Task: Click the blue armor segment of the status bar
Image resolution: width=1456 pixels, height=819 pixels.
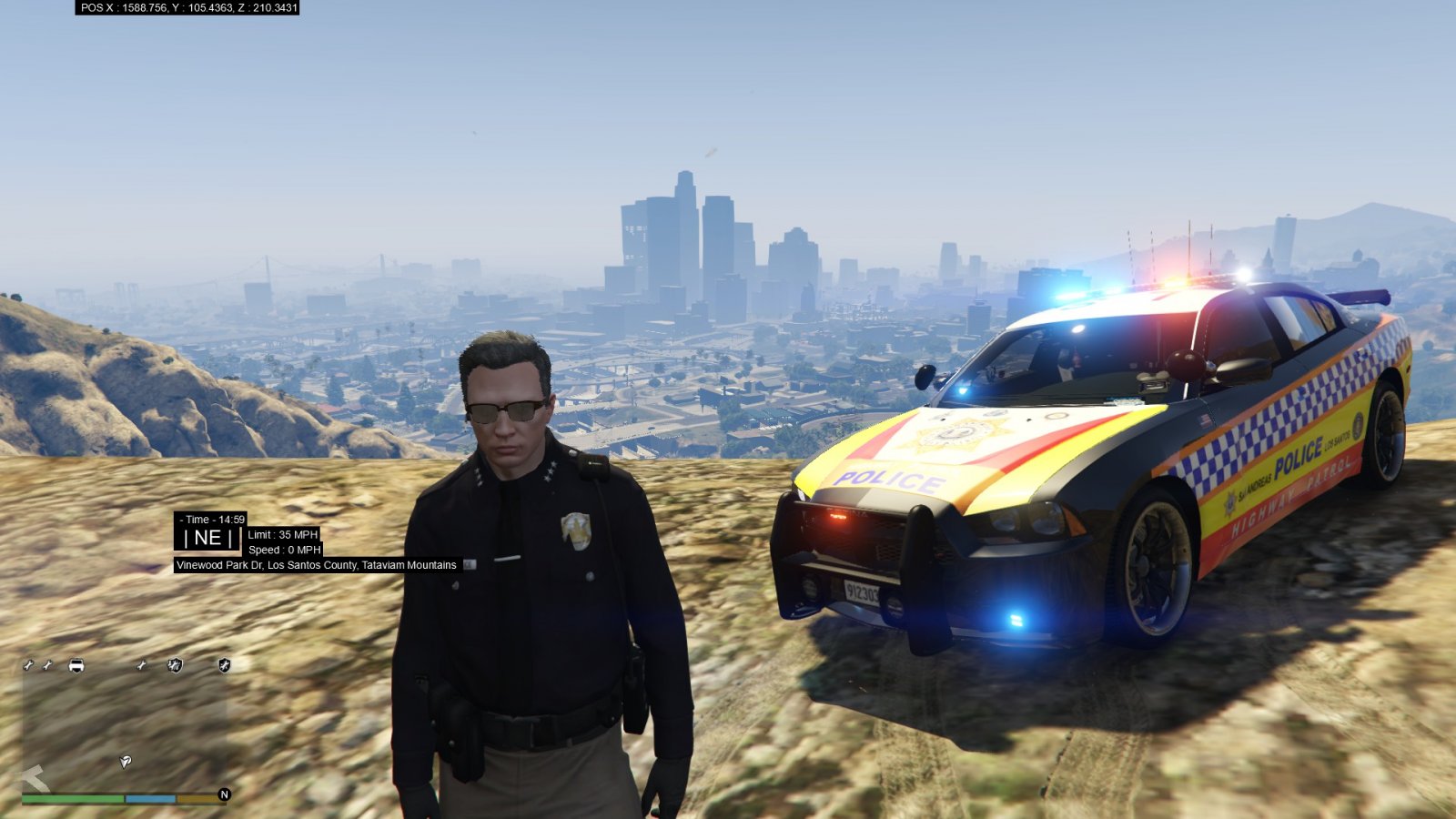Action: (150, 798)
